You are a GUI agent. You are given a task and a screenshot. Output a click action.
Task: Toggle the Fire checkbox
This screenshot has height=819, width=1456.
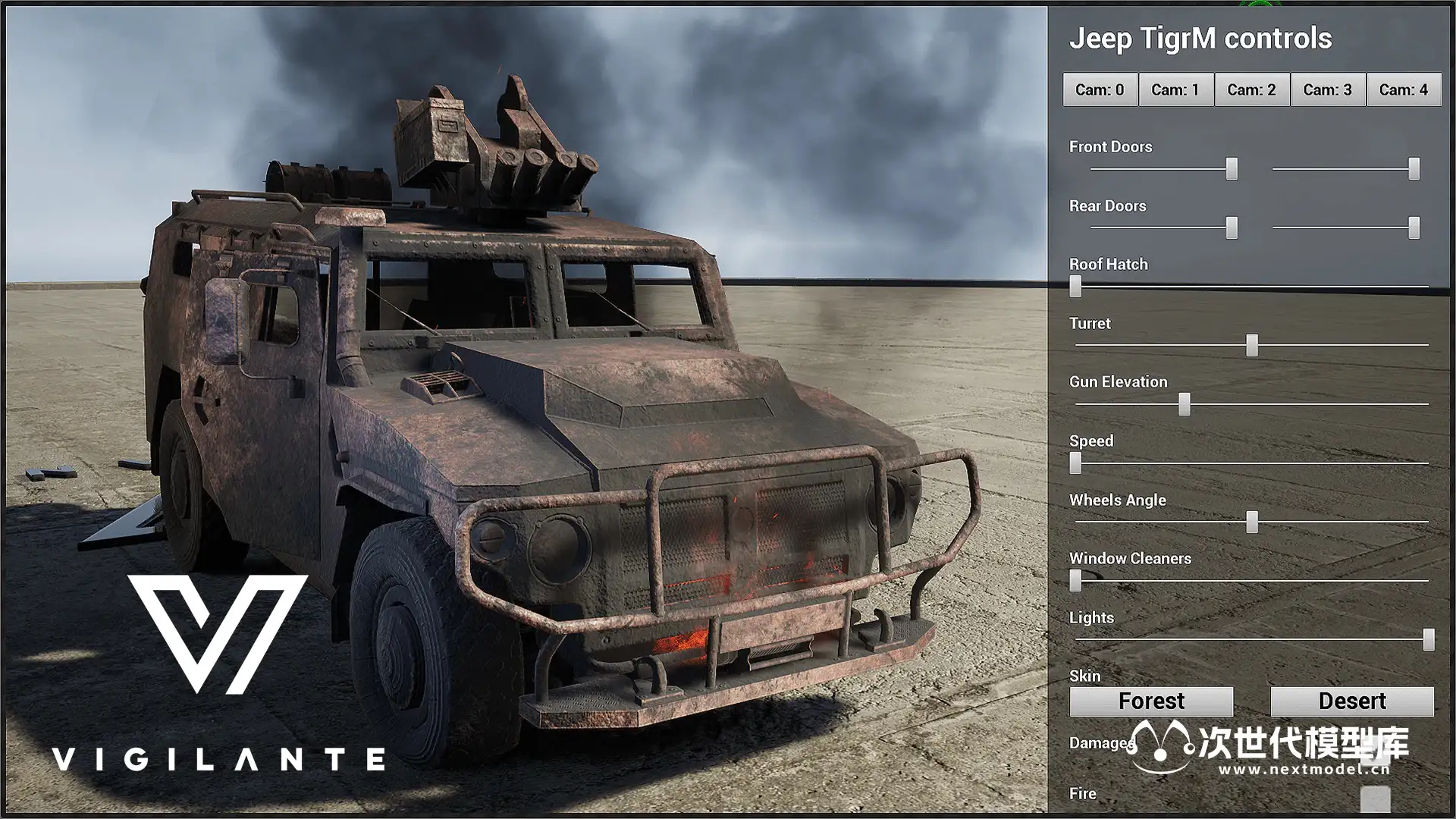point(1375,798)
